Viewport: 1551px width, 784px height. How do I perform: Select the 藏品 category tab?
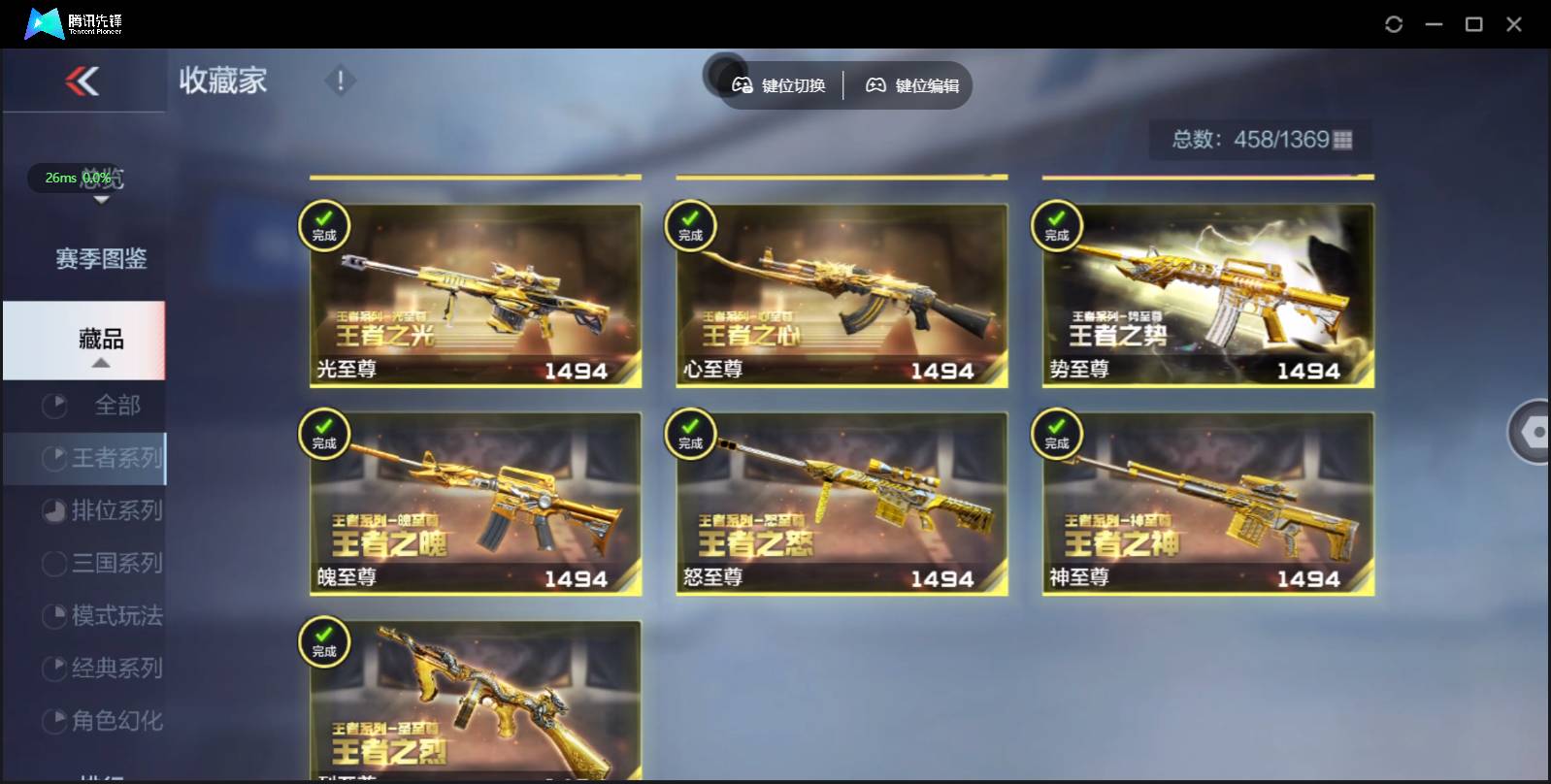[100, 340]
